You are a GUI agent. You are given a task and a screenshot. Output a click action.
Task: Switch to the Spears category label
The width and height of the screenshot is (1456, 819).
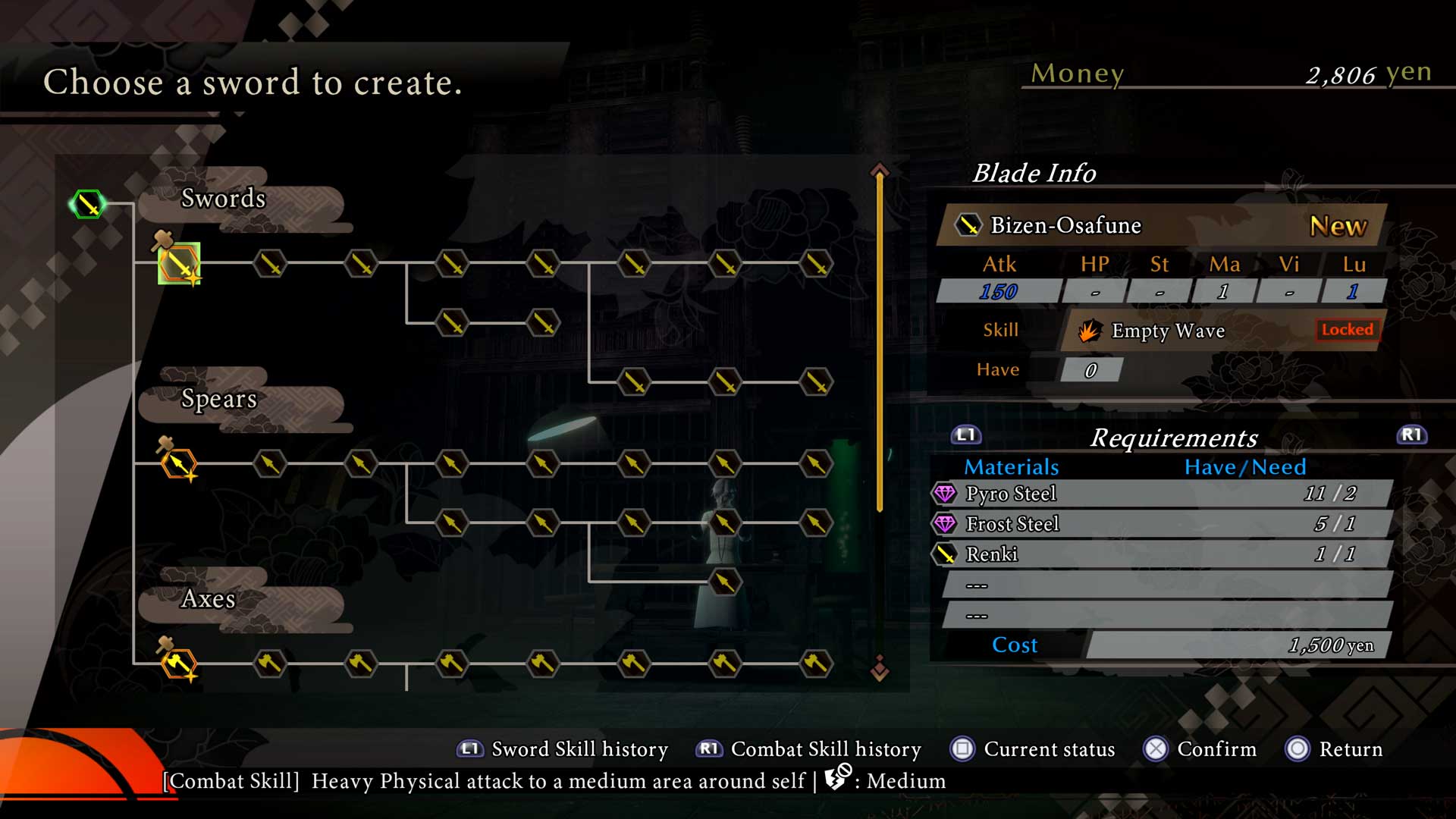pyautogui.click(x=219, y=399)
